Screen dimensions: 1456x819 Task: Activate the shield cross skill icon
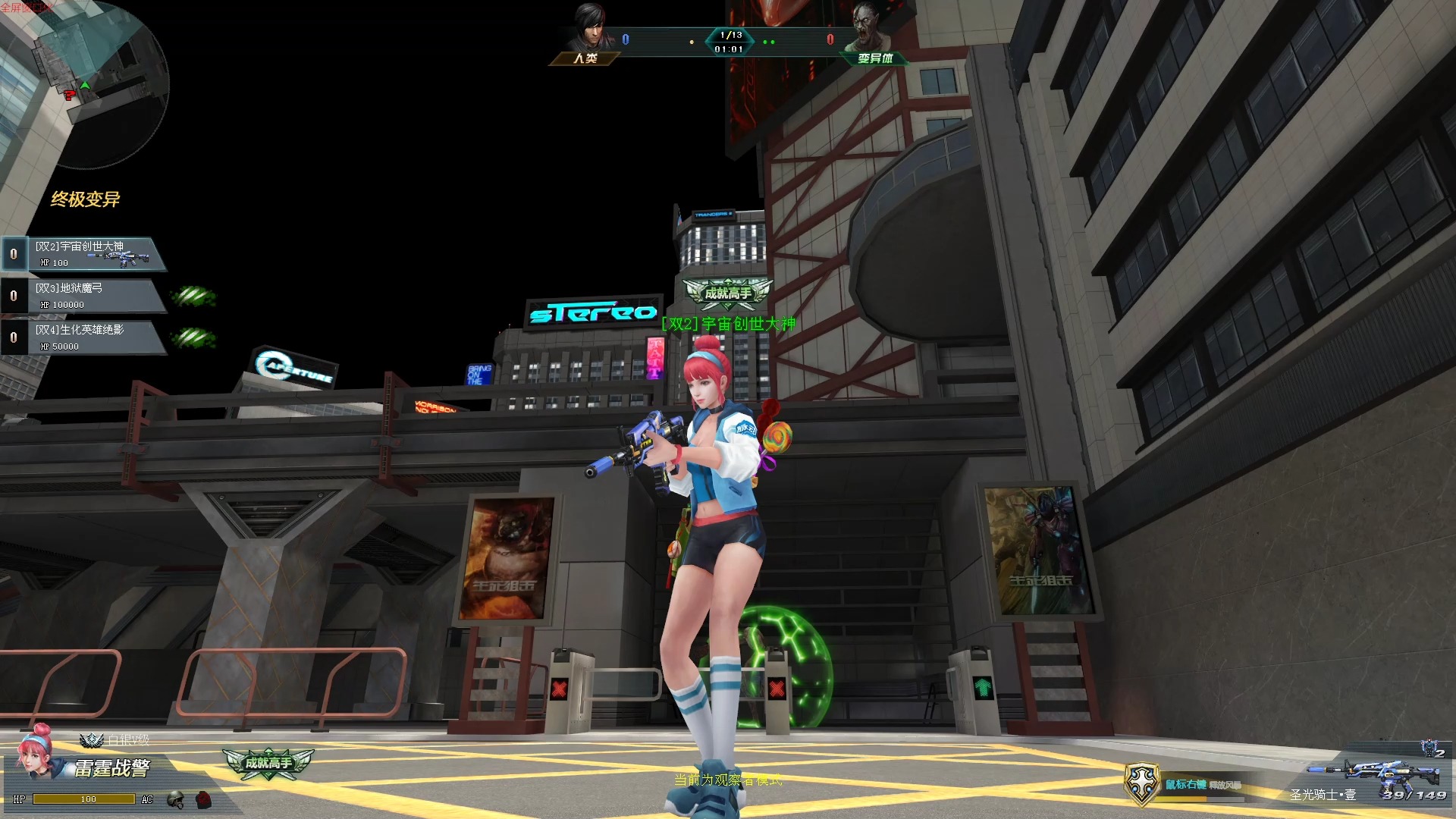pyautogui.click(x=1142, y=783)
